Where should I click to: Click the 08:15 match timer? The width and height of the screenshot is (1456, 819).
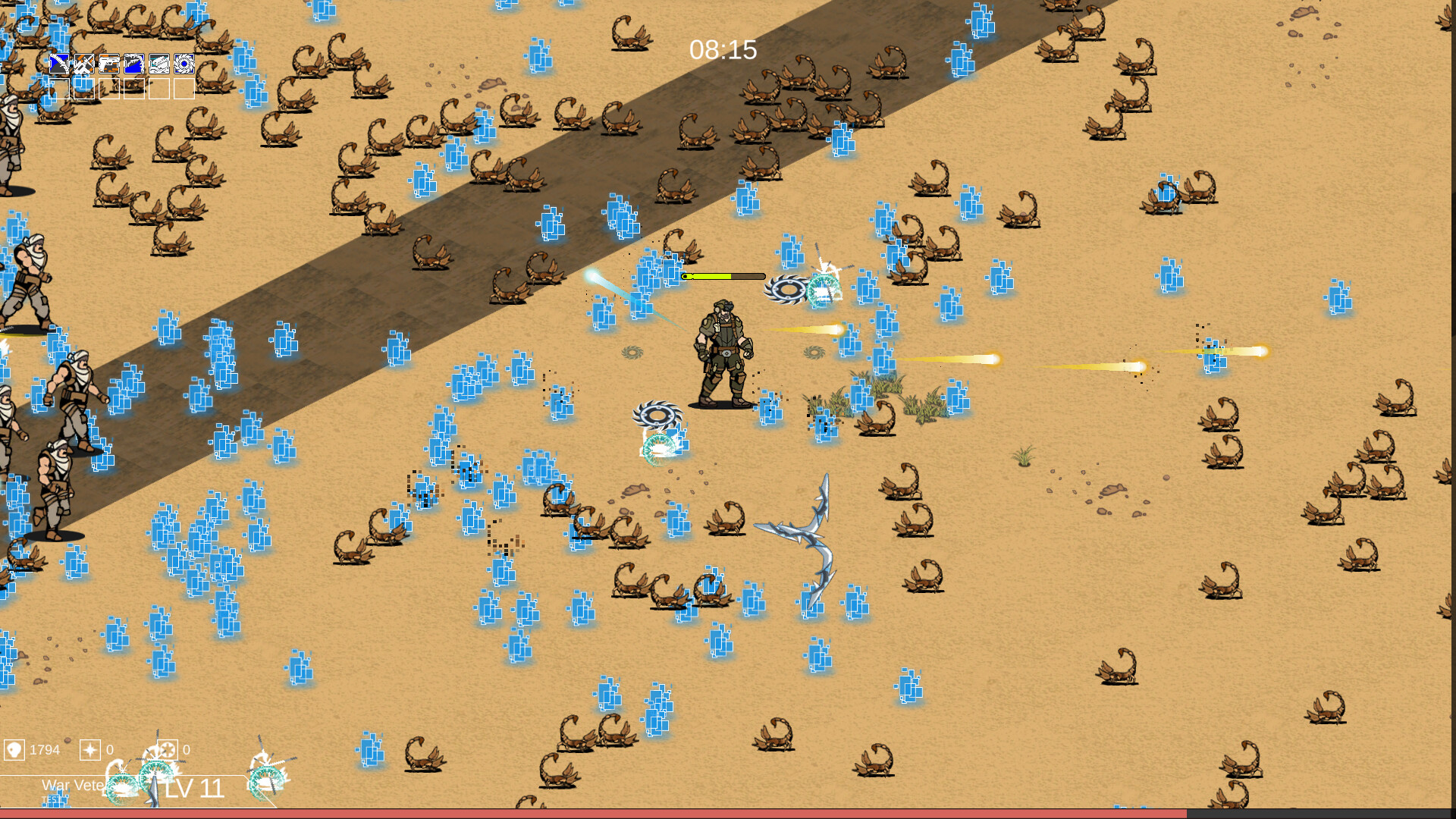723,50
